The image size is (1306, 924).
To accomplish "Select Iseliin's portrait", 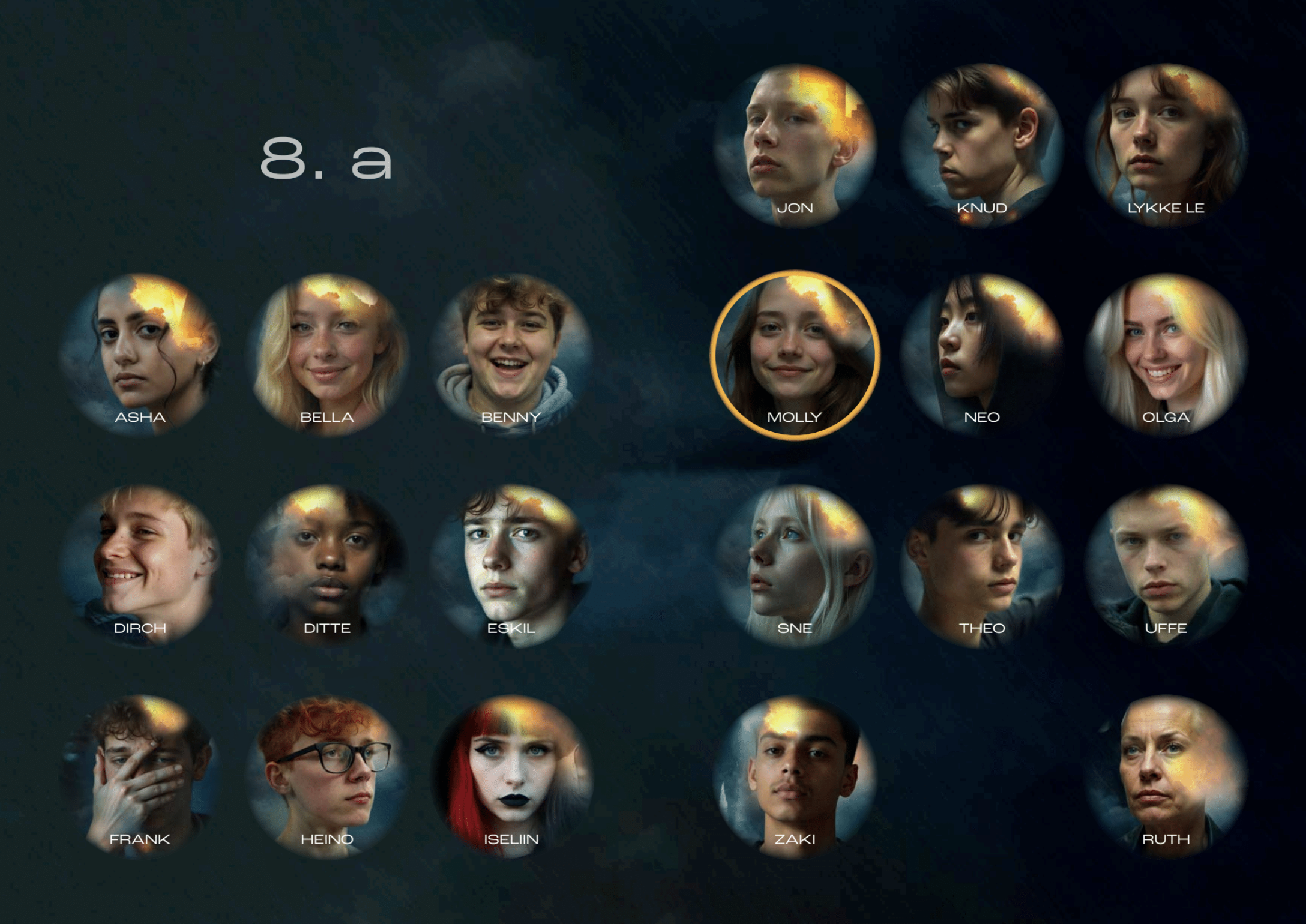I will click(511, 776).
